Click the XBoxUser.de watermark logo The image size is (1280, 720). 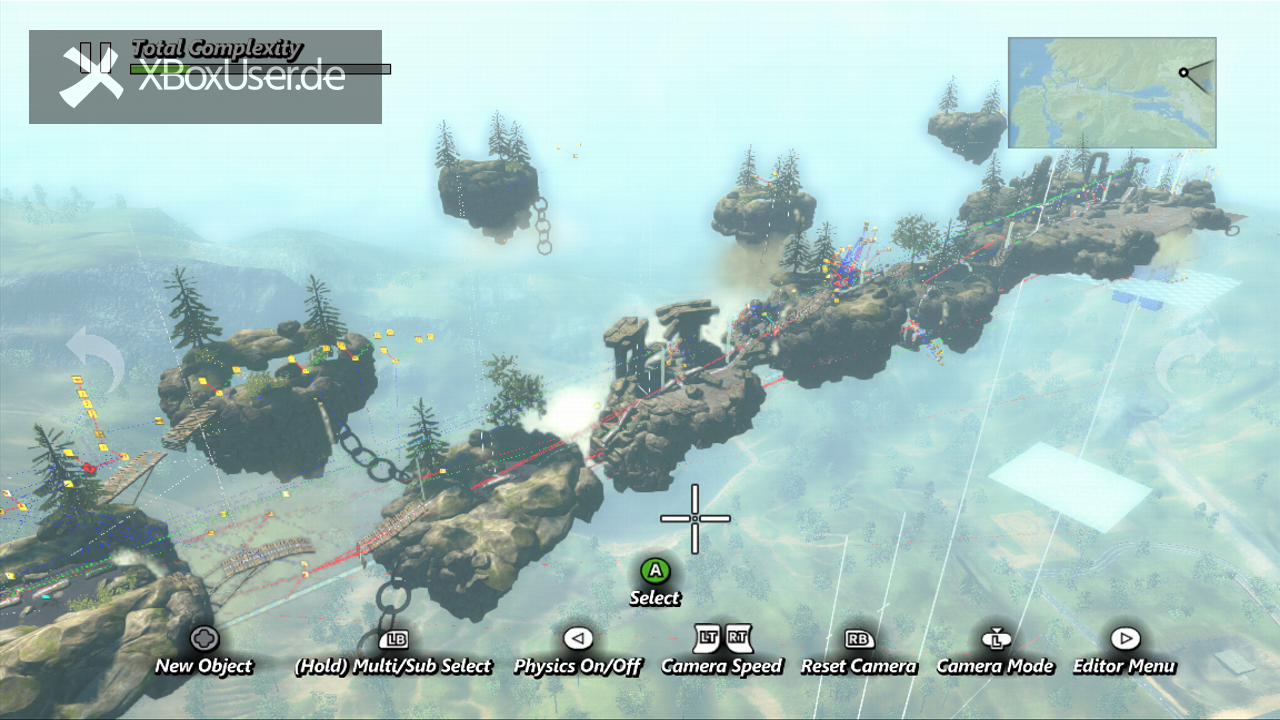pos(205,77)
